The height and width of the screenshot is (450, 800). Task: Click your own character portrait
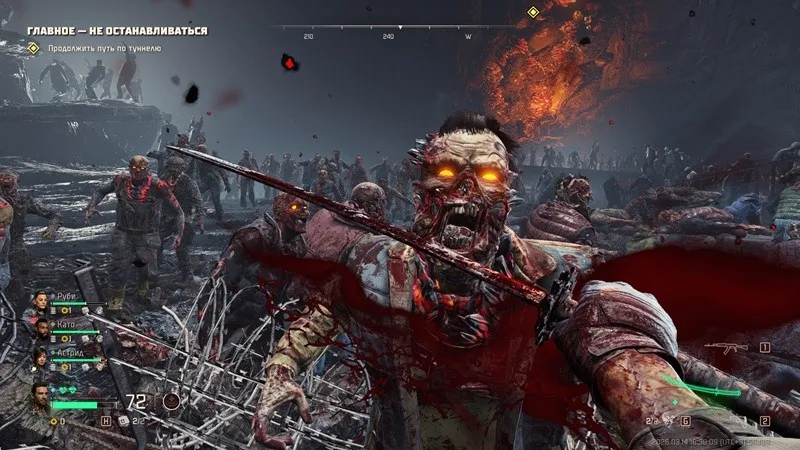[x=40, y=396]
